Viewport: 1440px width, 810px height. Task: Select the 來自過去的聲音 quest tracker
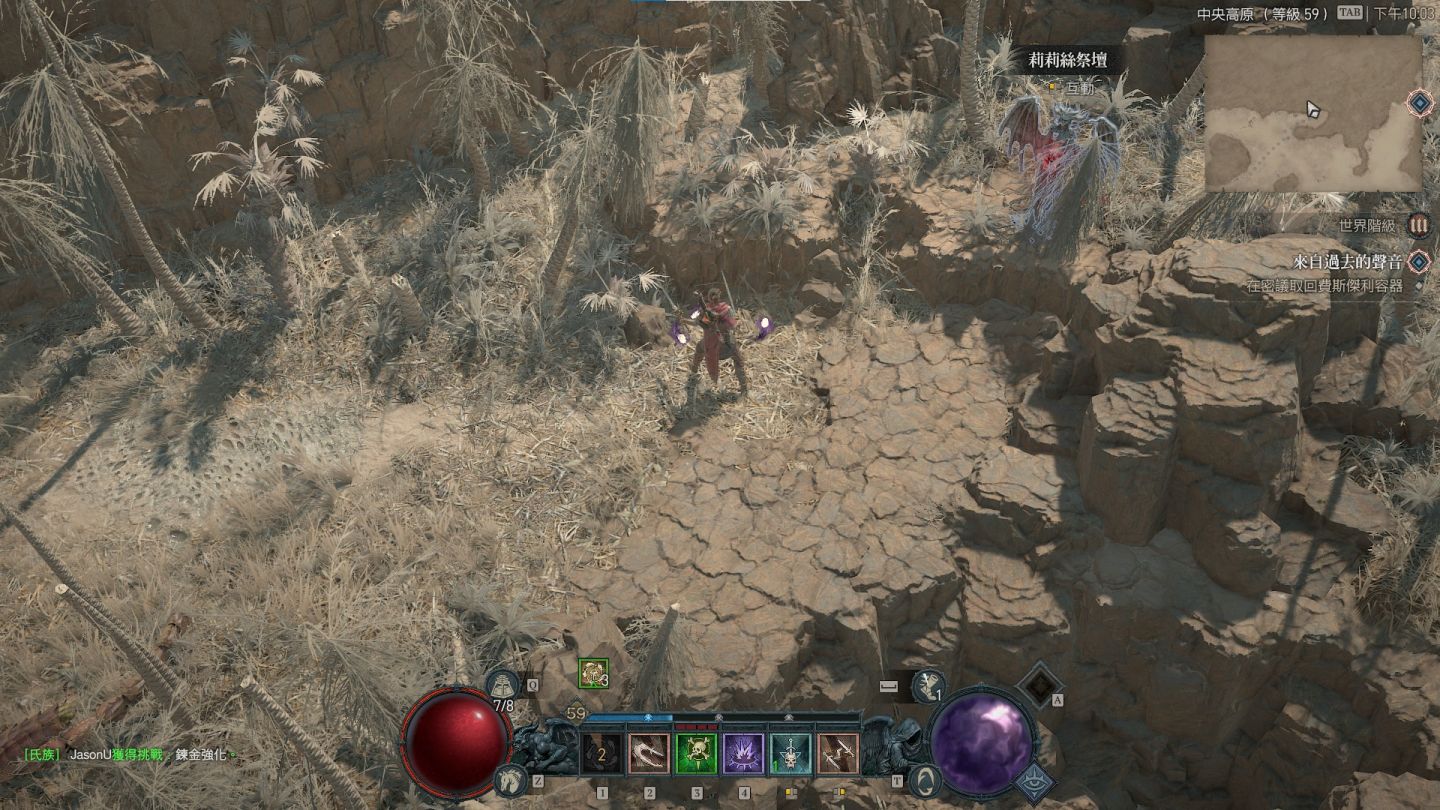[x=1347, y=262]
